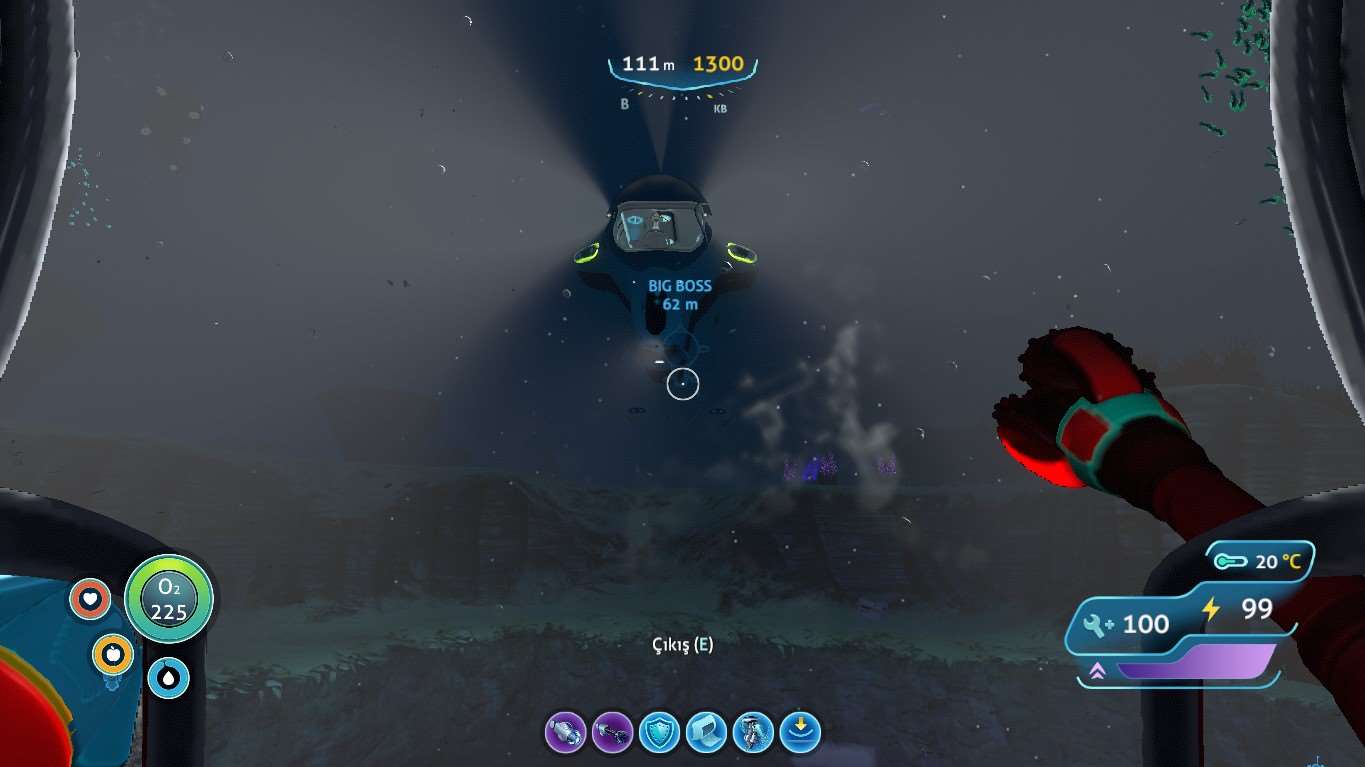
Task: Select the grappling arm slot in the hotbar
Action: point(612,733)
